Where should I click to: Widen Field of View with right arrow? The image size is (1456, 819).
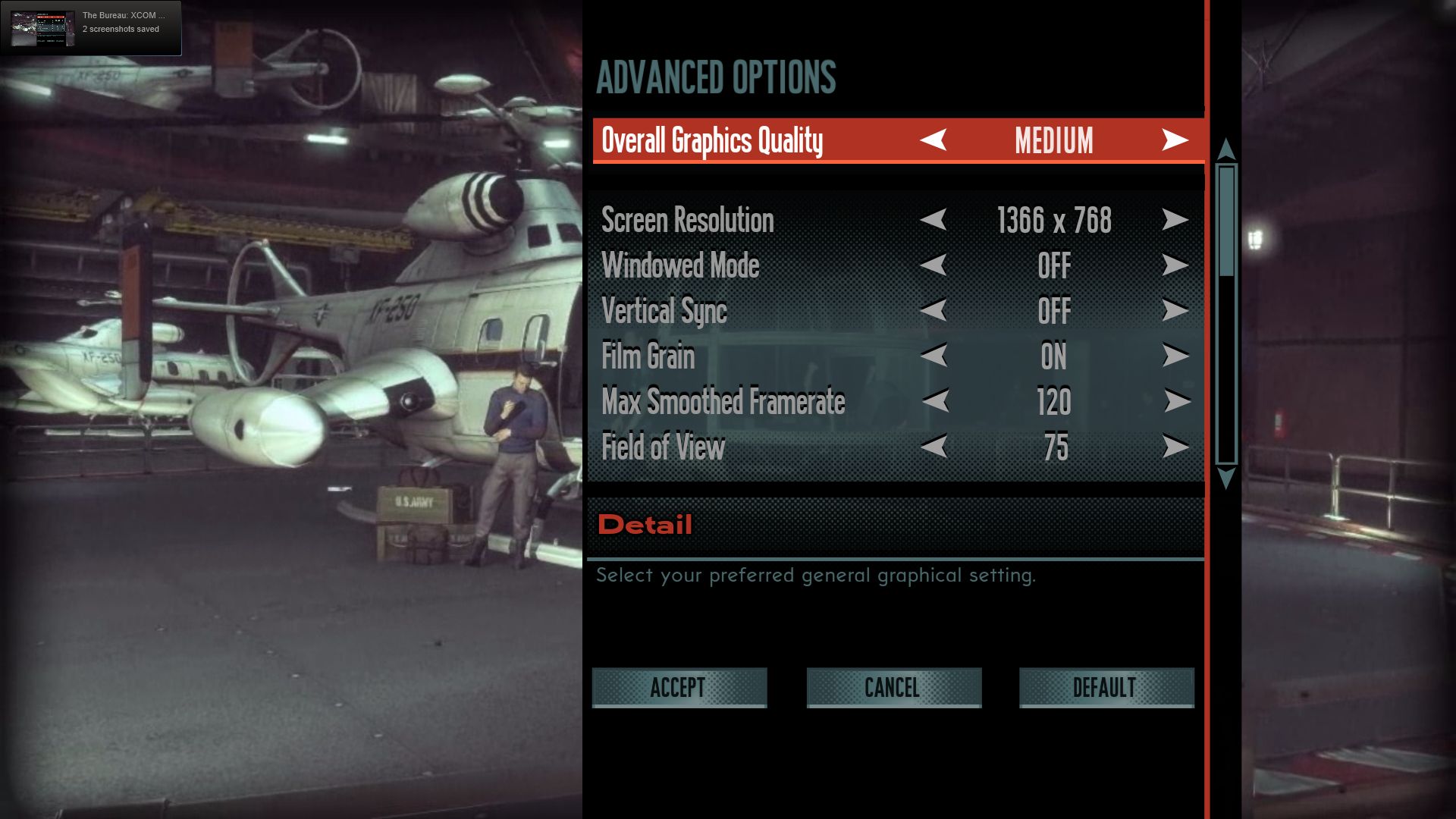(x=1175, y=447)
